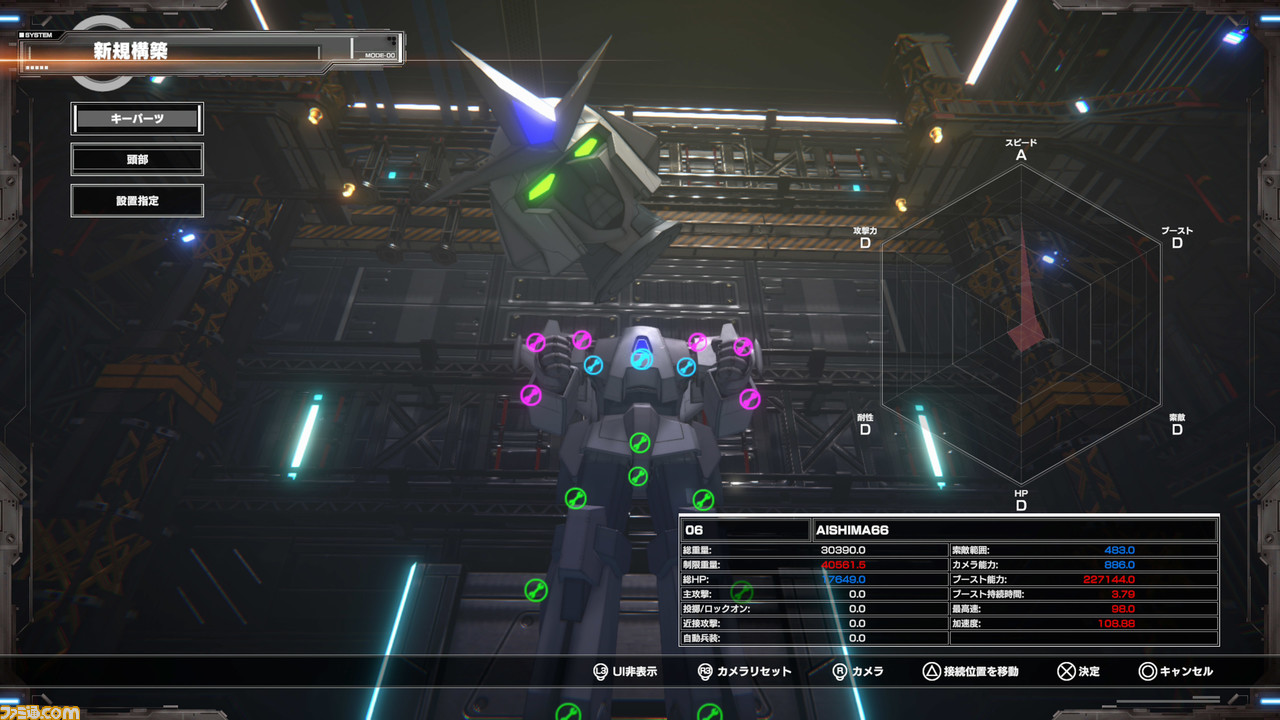Screen dimensions: 1280x720
Task: Choose the 設置指定 option
Action: click(137, 201)
